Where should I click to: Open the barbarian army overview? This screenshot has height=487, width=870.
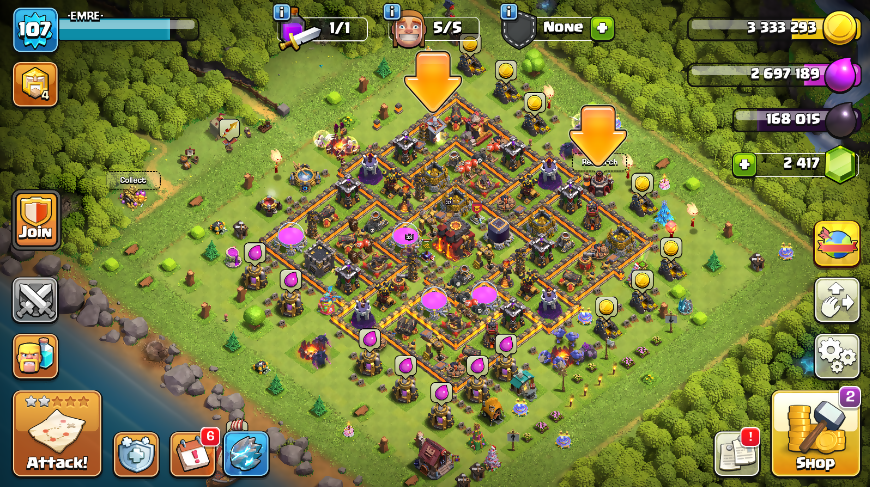click(x=35, y=356)
